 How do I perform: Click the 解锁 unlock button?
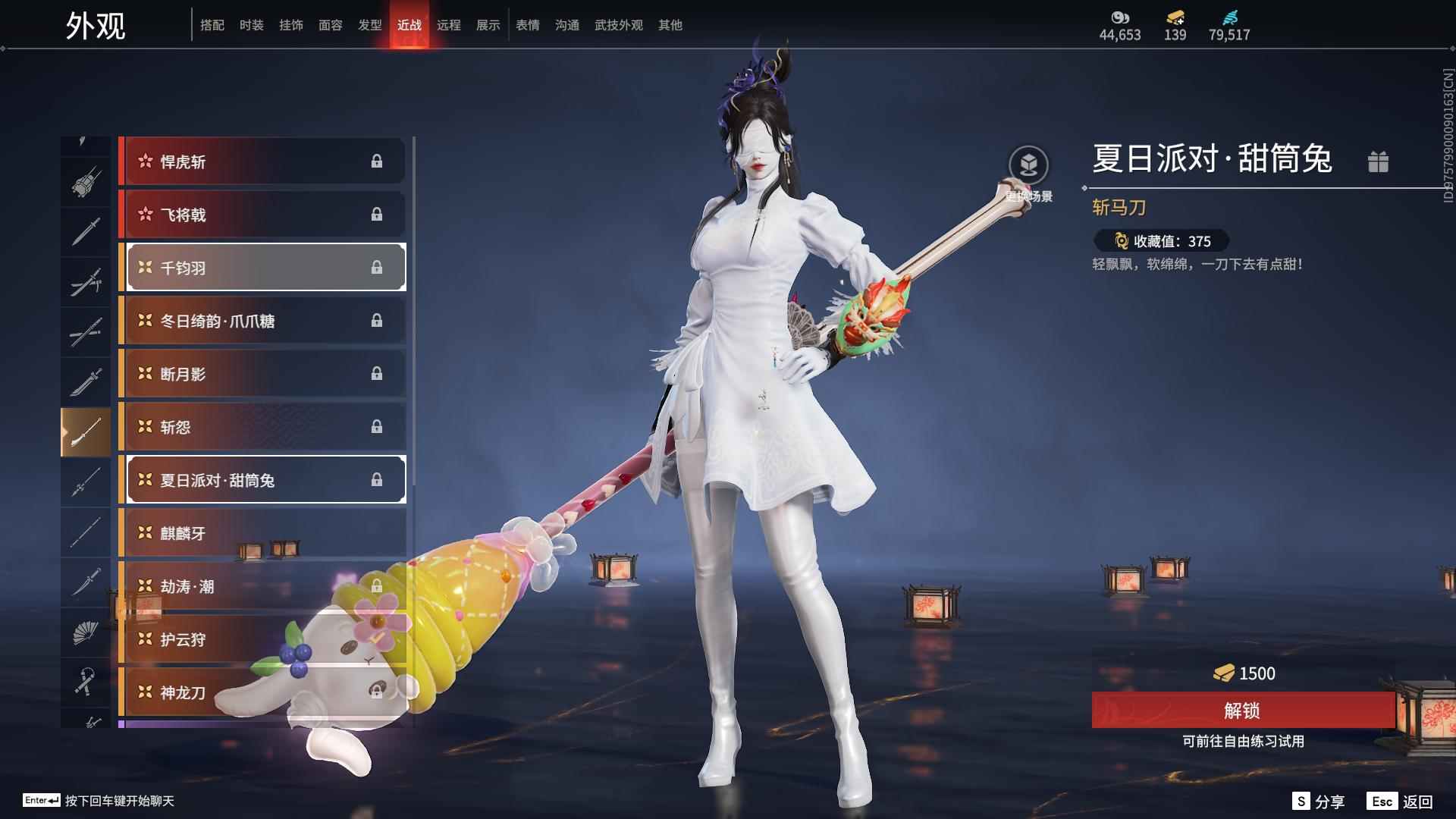point(1242,711)
